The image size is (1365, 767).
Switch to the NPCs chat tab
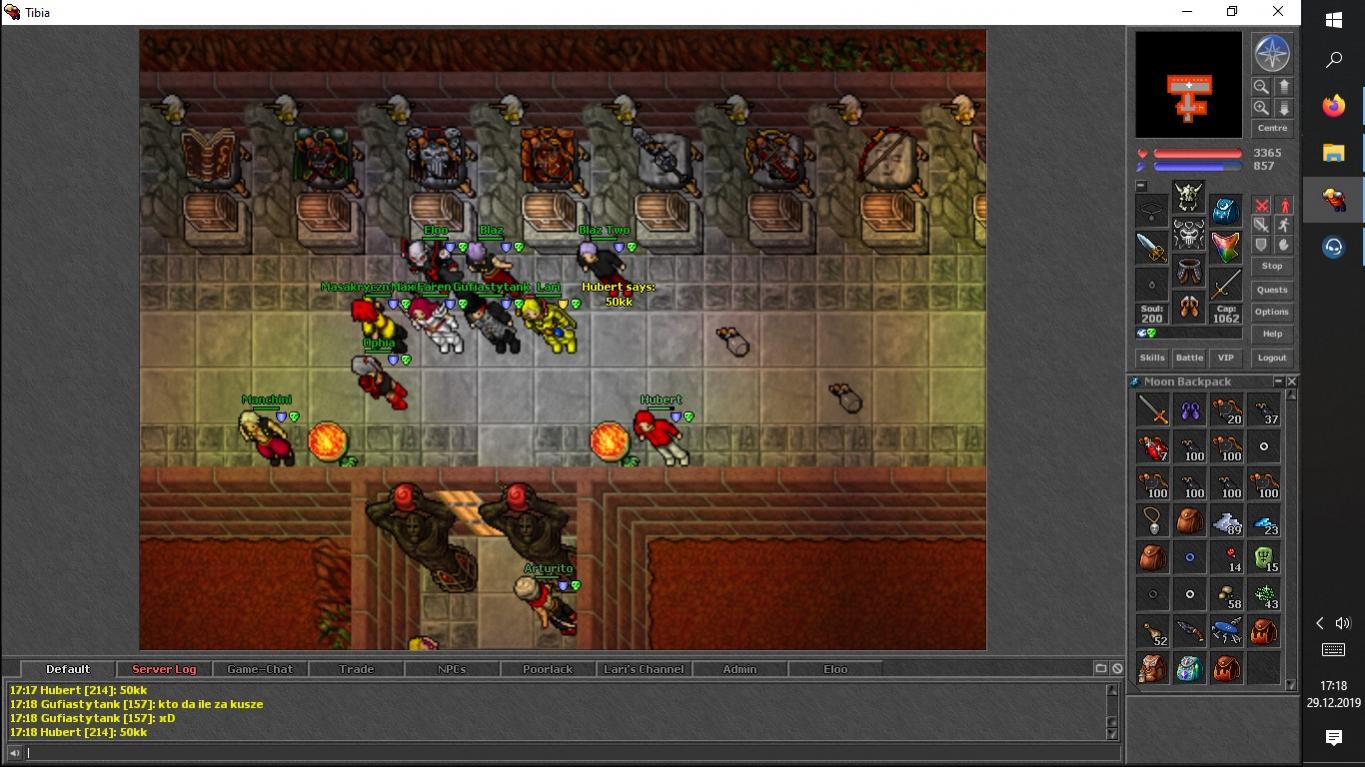452,669
